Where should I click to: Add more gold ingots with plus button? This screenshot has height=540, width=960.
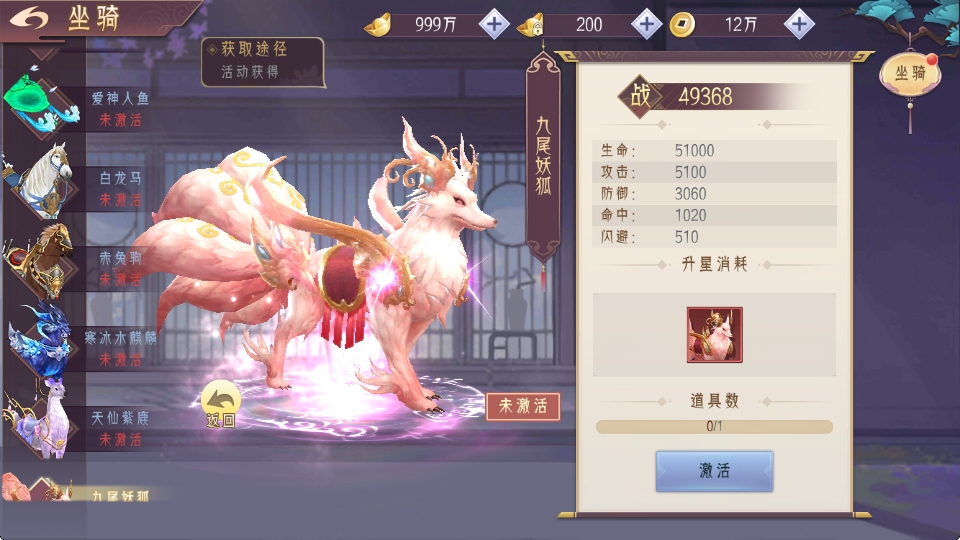click(494, 24)
